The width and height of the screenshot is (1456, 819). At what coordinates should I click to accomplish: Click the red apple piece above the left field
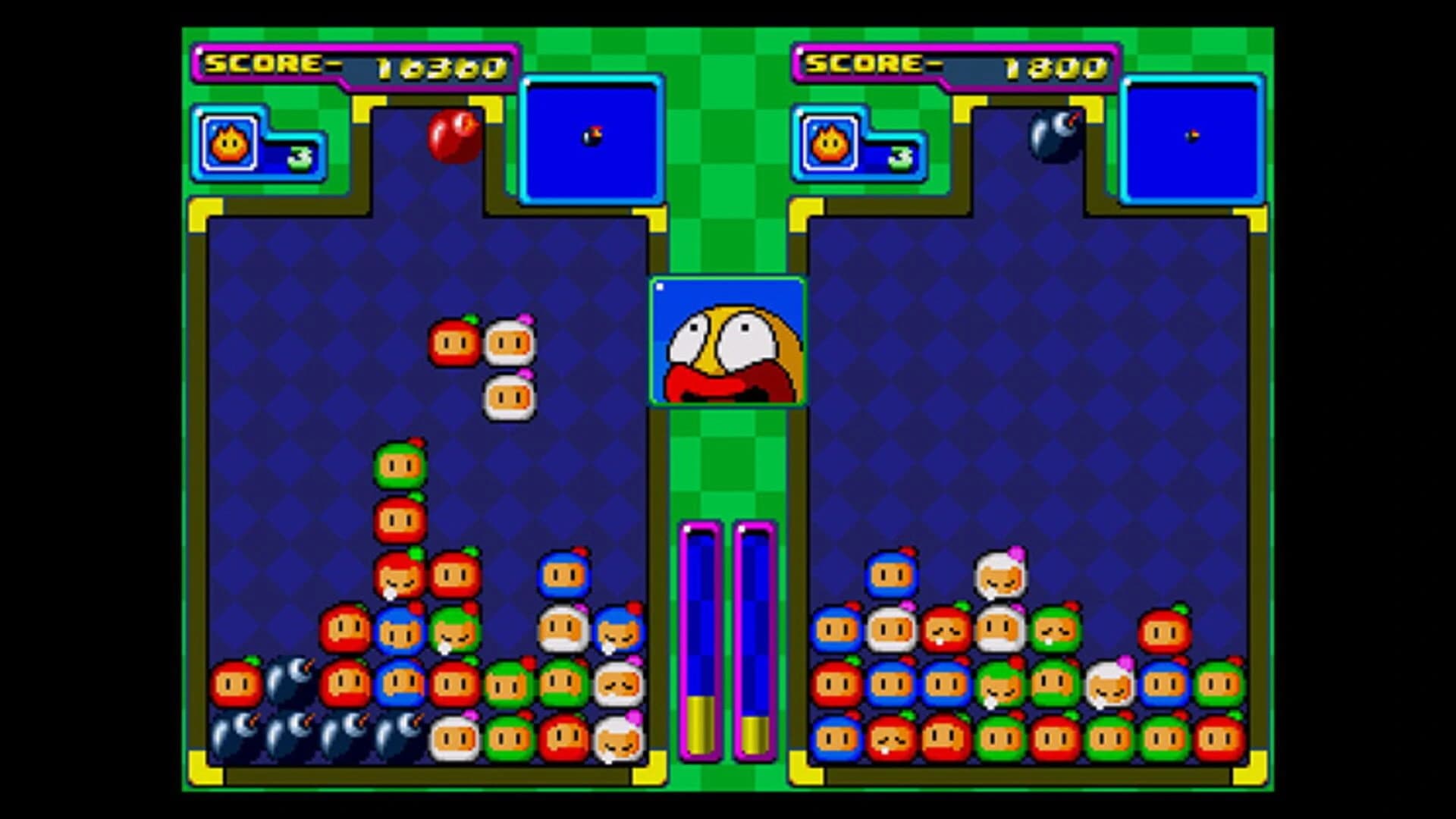[x=453, y=136]
